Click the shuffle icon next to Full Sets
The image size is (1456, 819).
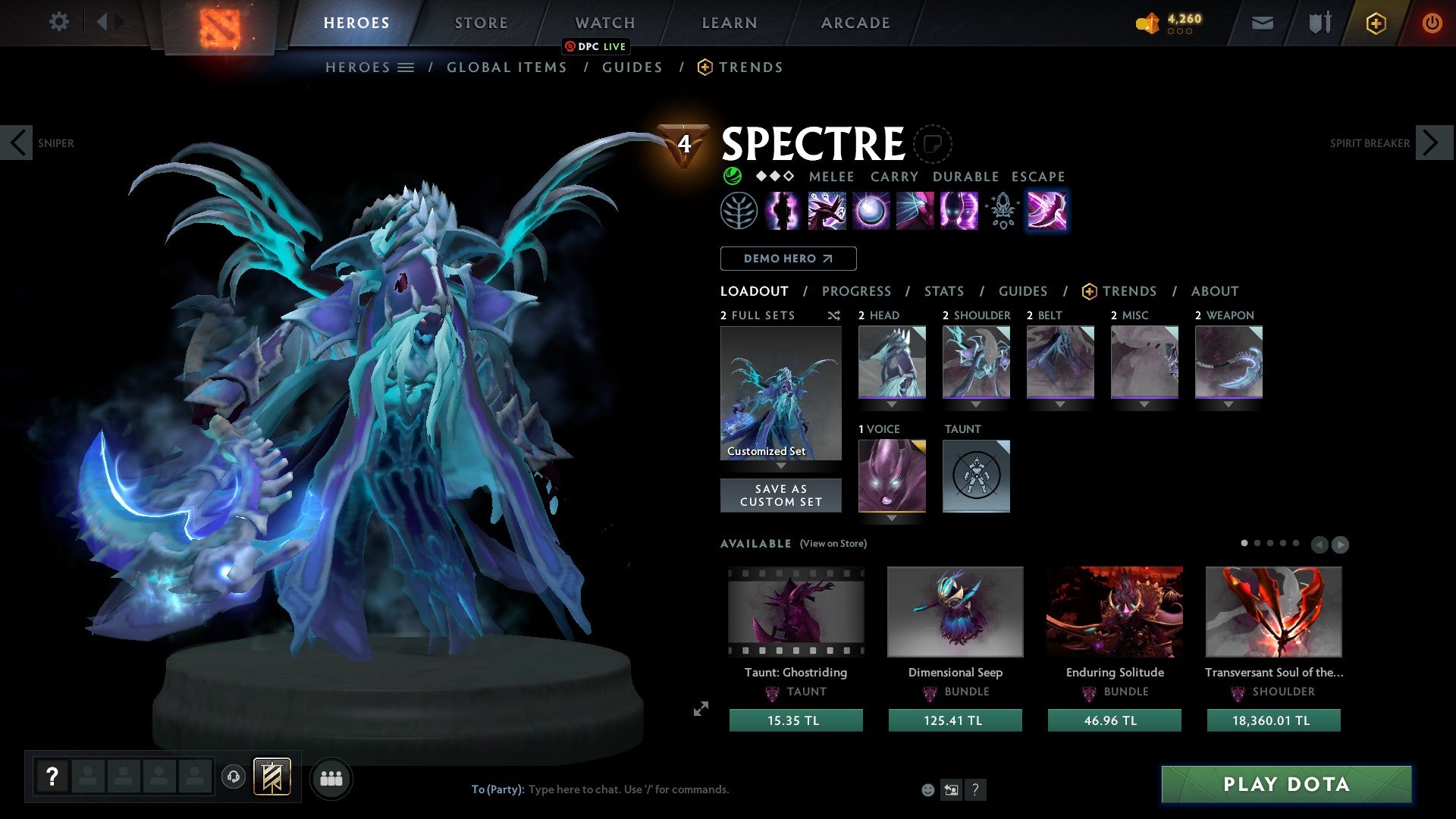[x=833, y=315]
